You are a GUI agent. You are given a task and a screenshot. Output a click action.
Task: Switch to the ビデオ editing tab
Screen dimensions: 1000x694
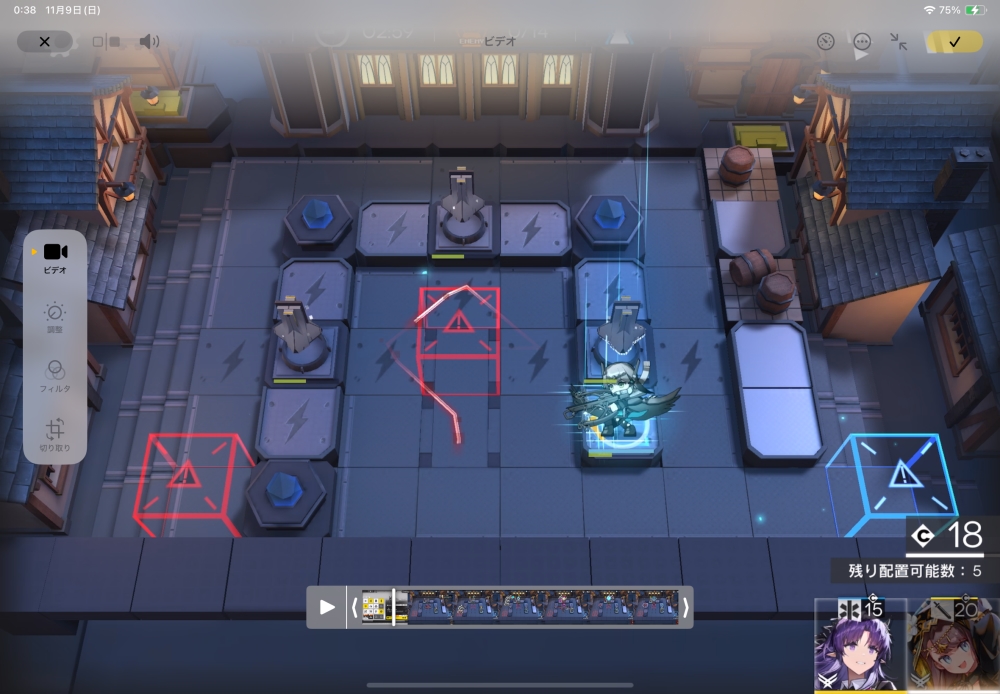pos(55,257)
